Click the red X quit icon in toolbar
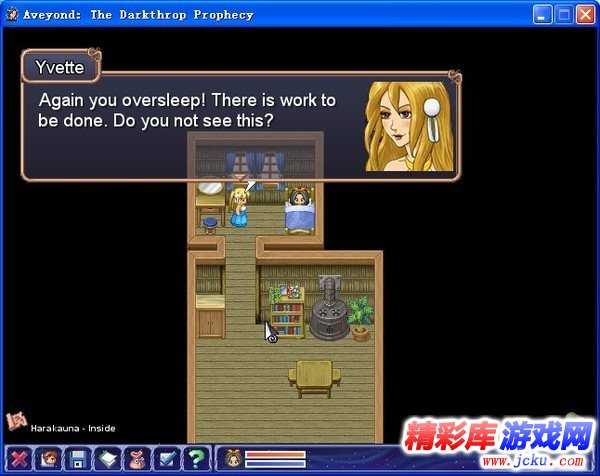Viewport: 600px width, 476px height. click(x=19, y=459)
